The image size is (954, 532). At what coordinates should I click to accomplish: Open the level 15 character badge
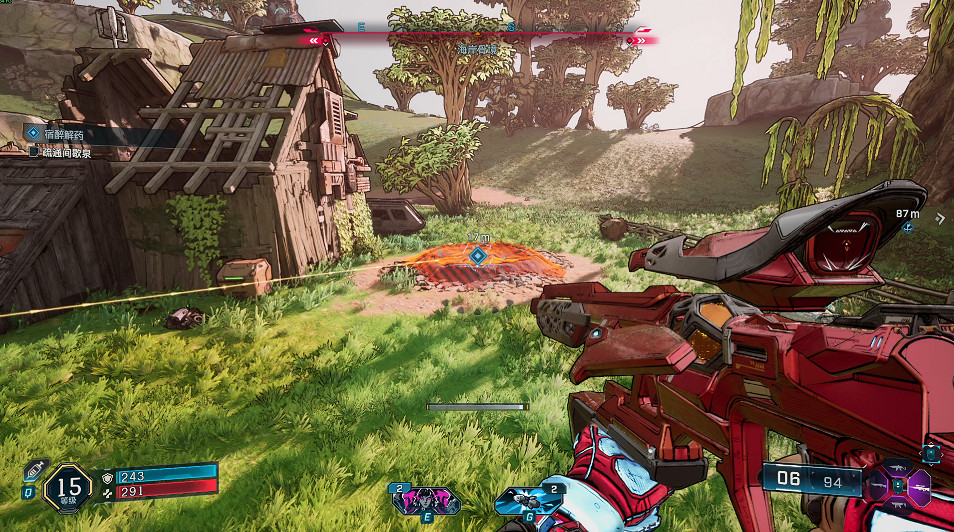coord(67,488)
